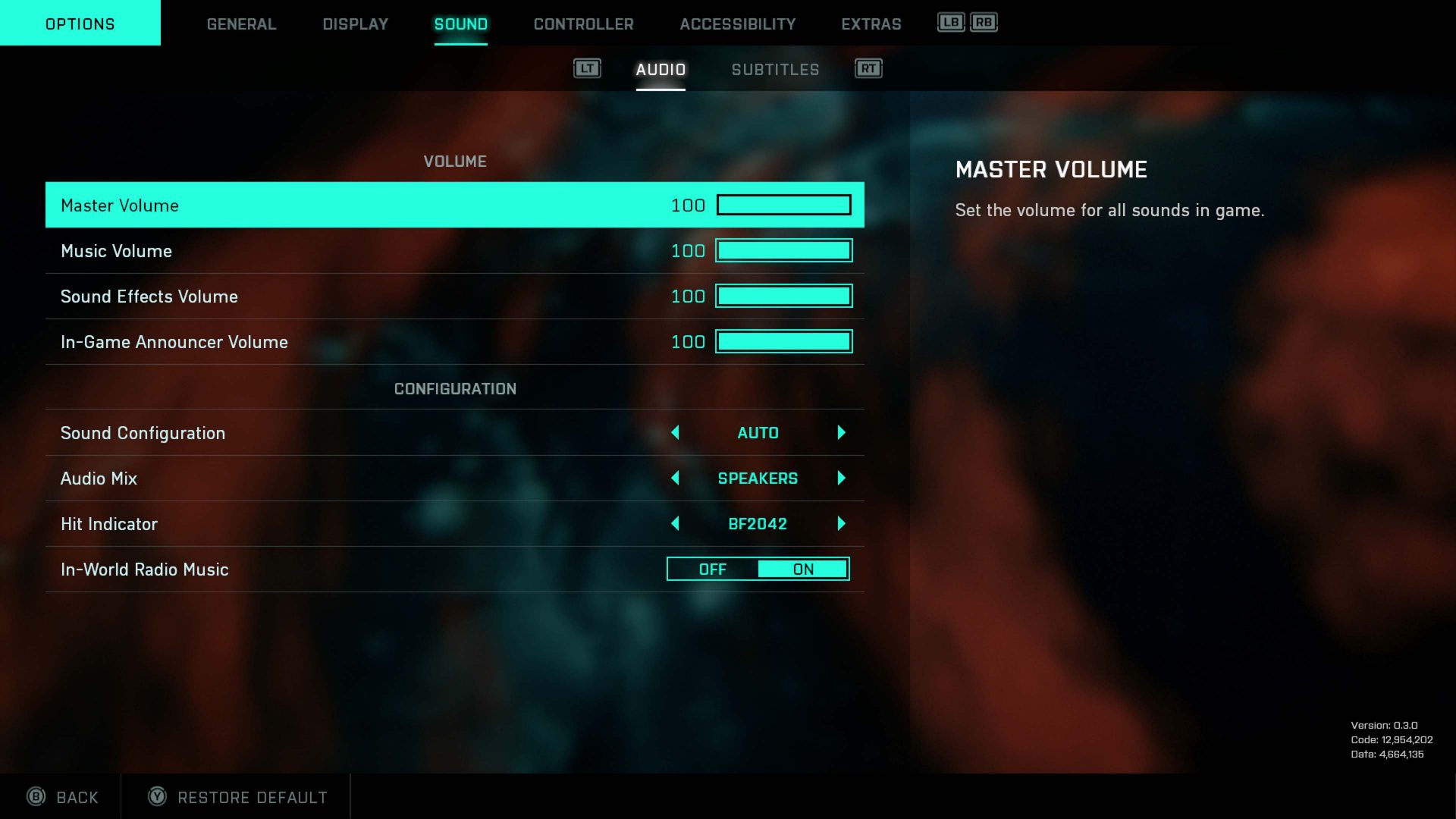1456x819 pixels.
Task: Click the GENERAL tab
Action: click(241, 24)
